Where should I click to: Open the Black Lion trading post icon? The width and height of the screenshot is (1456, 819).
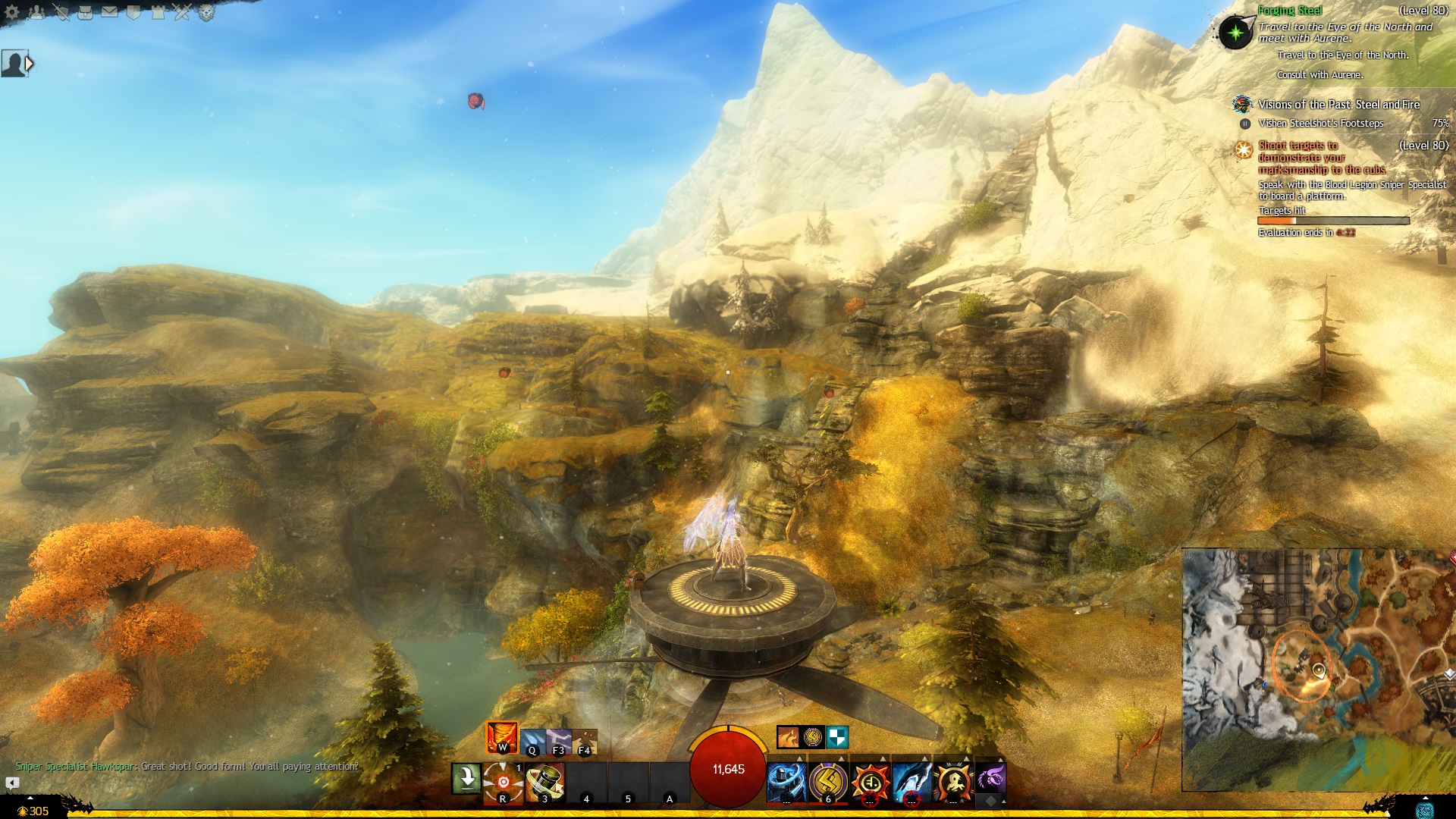(x=206, y=12)
